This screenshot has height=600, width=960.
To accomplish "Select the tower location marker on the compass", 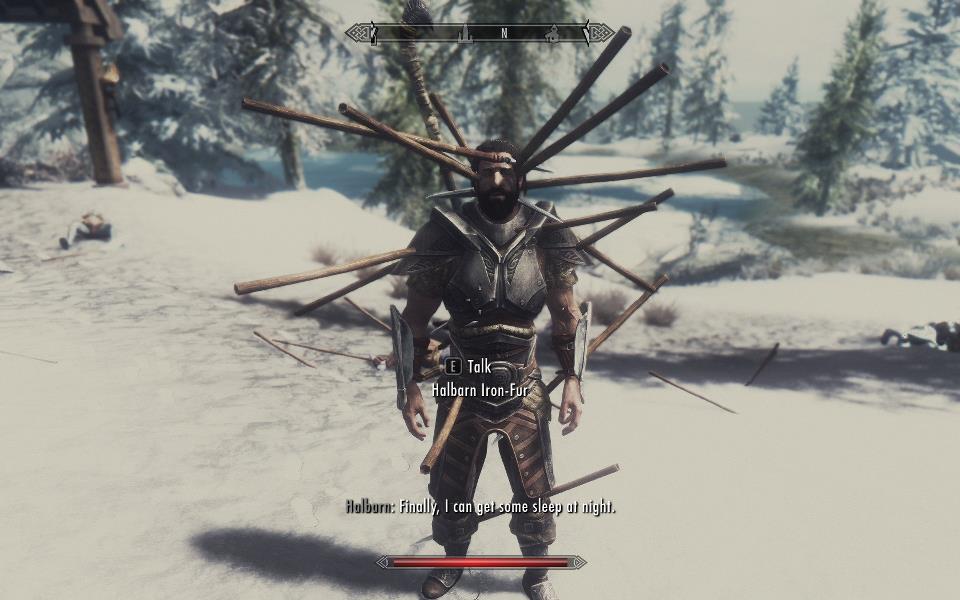I will click(x=465, y=34).
